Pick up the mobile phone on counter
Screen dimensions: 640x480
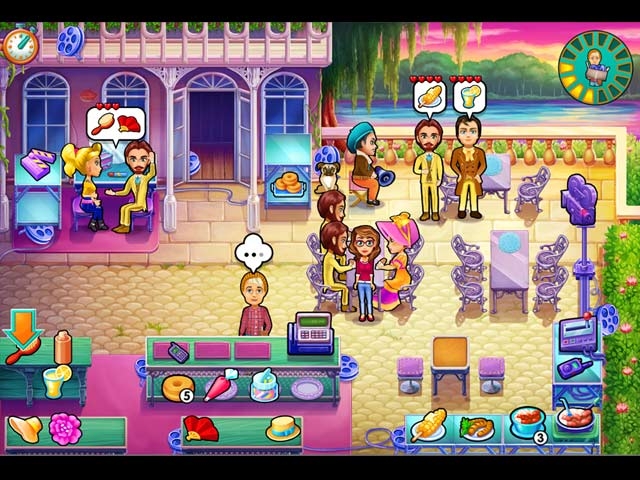[x=177, y=351]
